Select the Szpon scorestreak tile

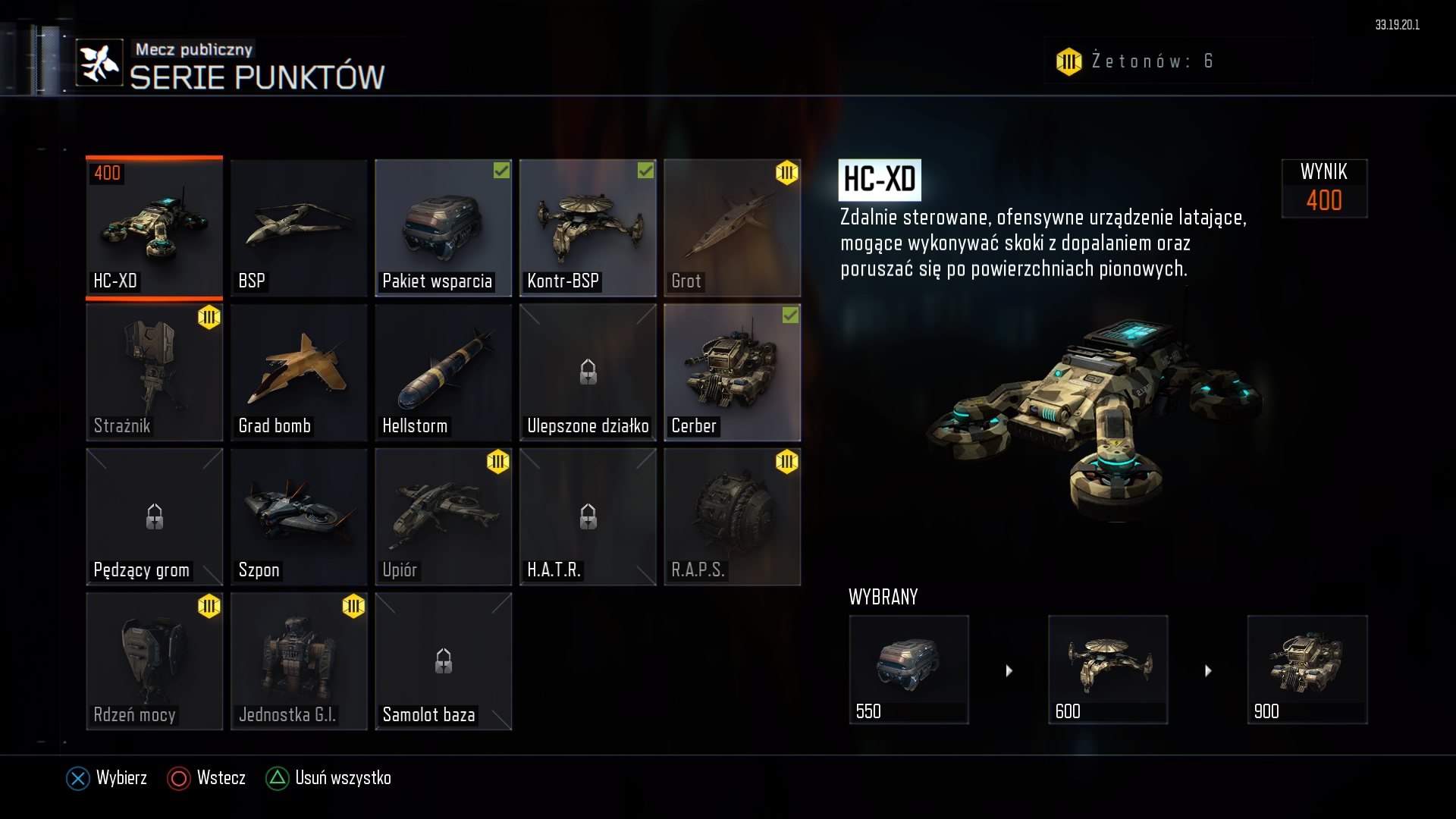(299, 516)
